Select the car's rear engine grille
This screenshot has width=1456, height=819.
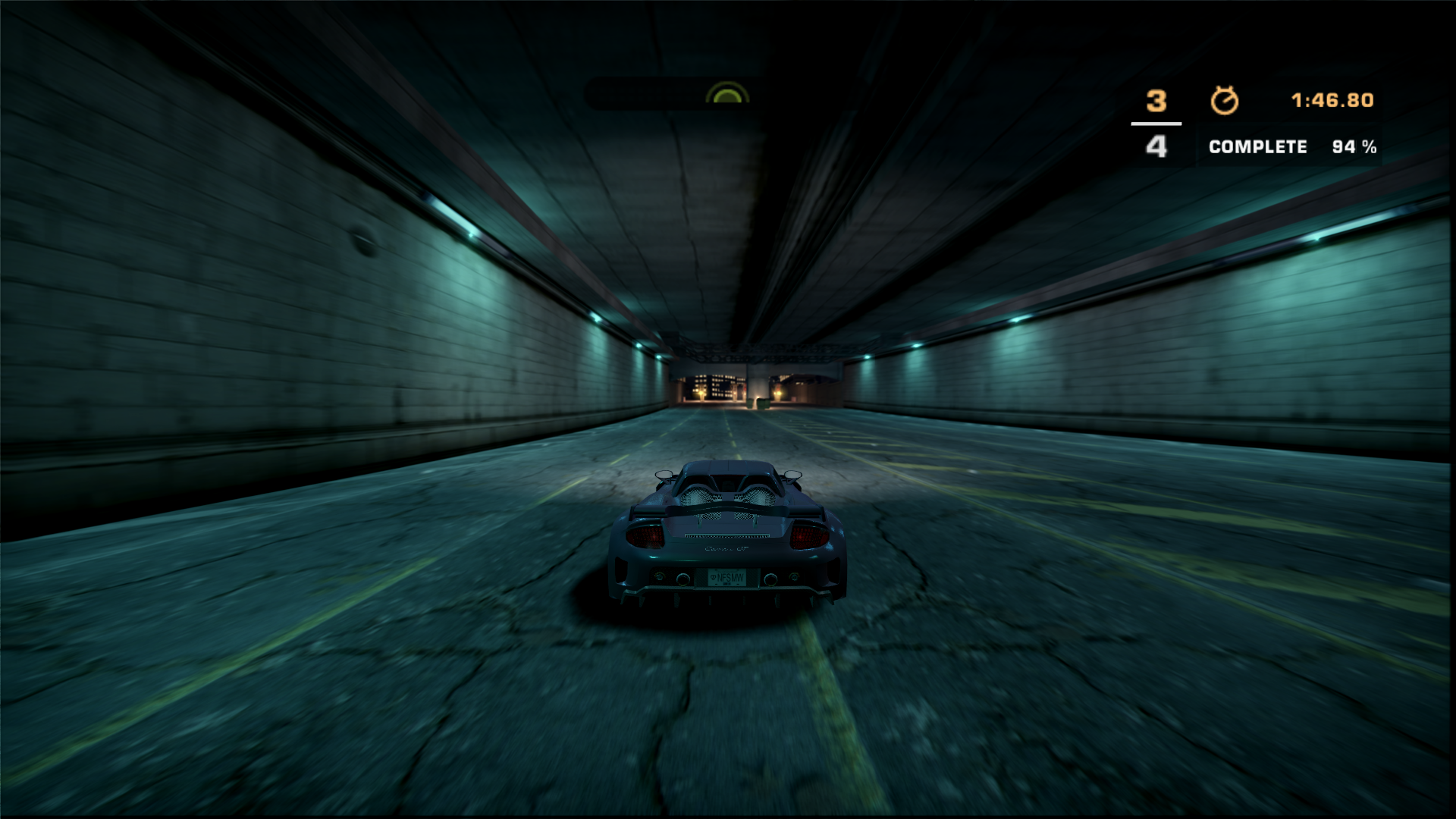(x=727, y=497)
